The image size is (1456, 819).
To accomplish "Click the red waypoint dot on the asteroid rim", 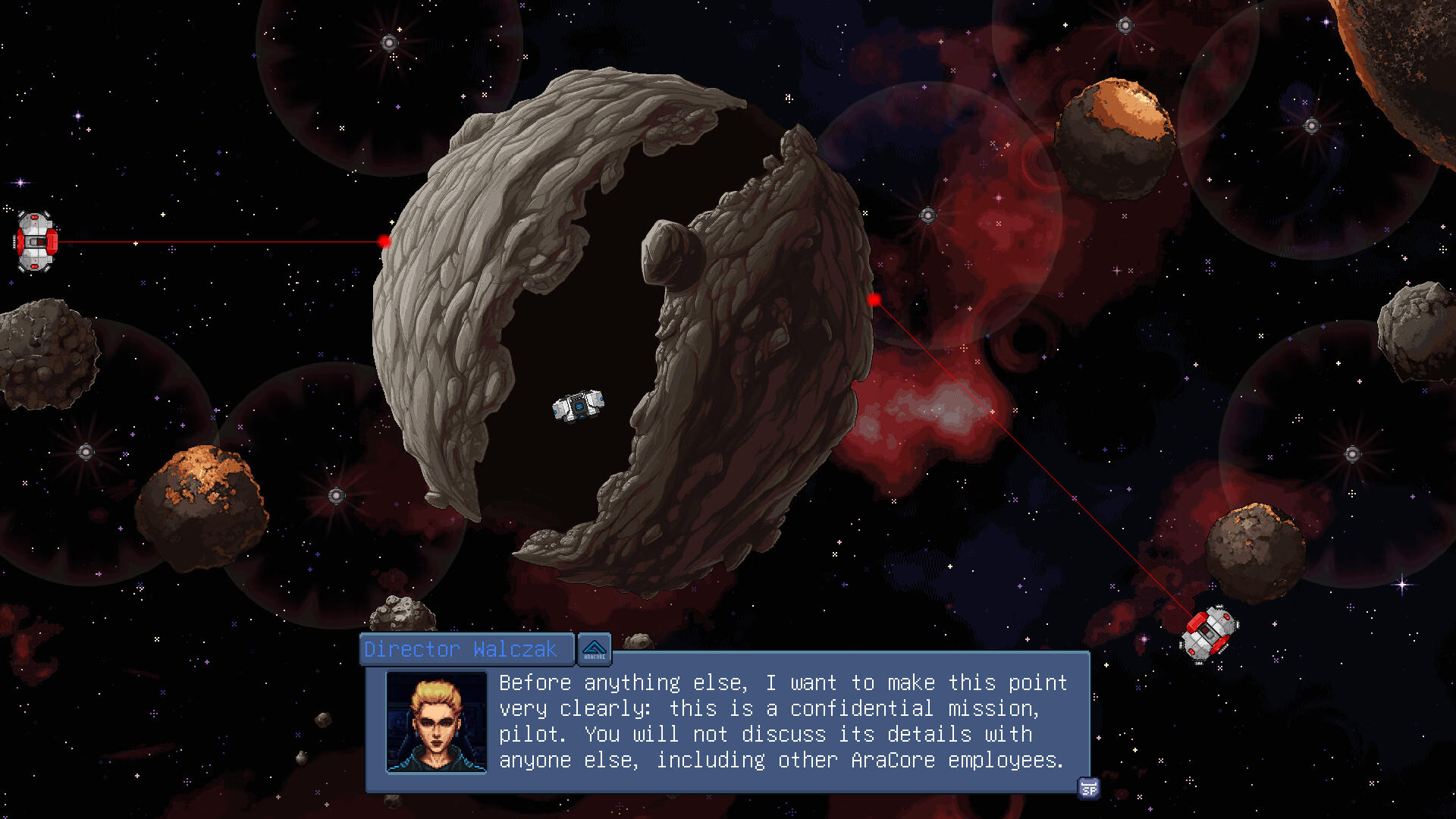I will 384,240.
